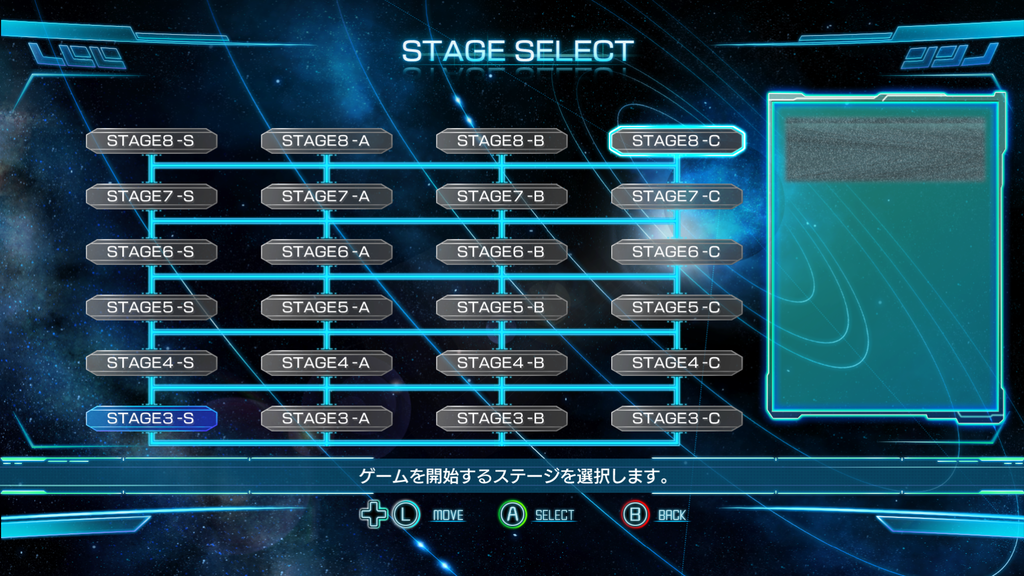The width and height of the screenshot is (1024, 576).
Task: Select highlighted STAGE8-C tile
Action: point(677,141)
